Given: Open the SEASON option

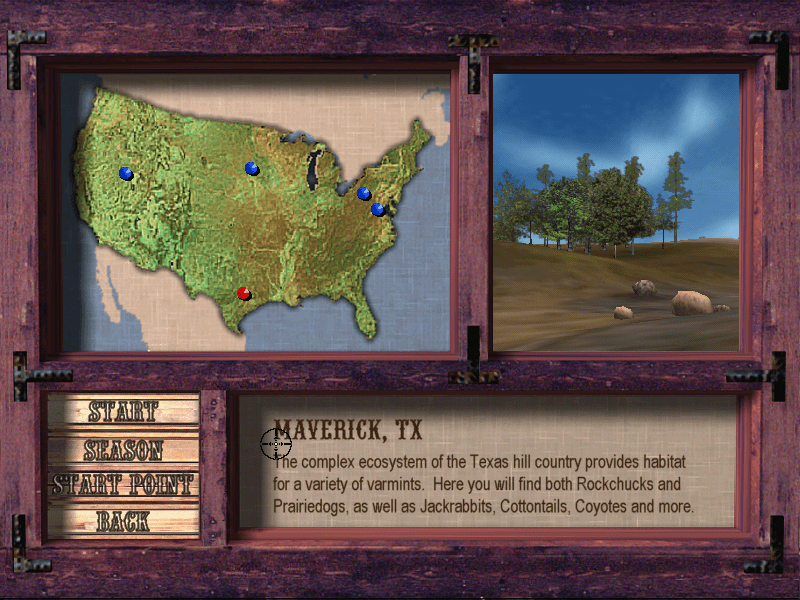Looking at the screenshot, I should 122,449.
